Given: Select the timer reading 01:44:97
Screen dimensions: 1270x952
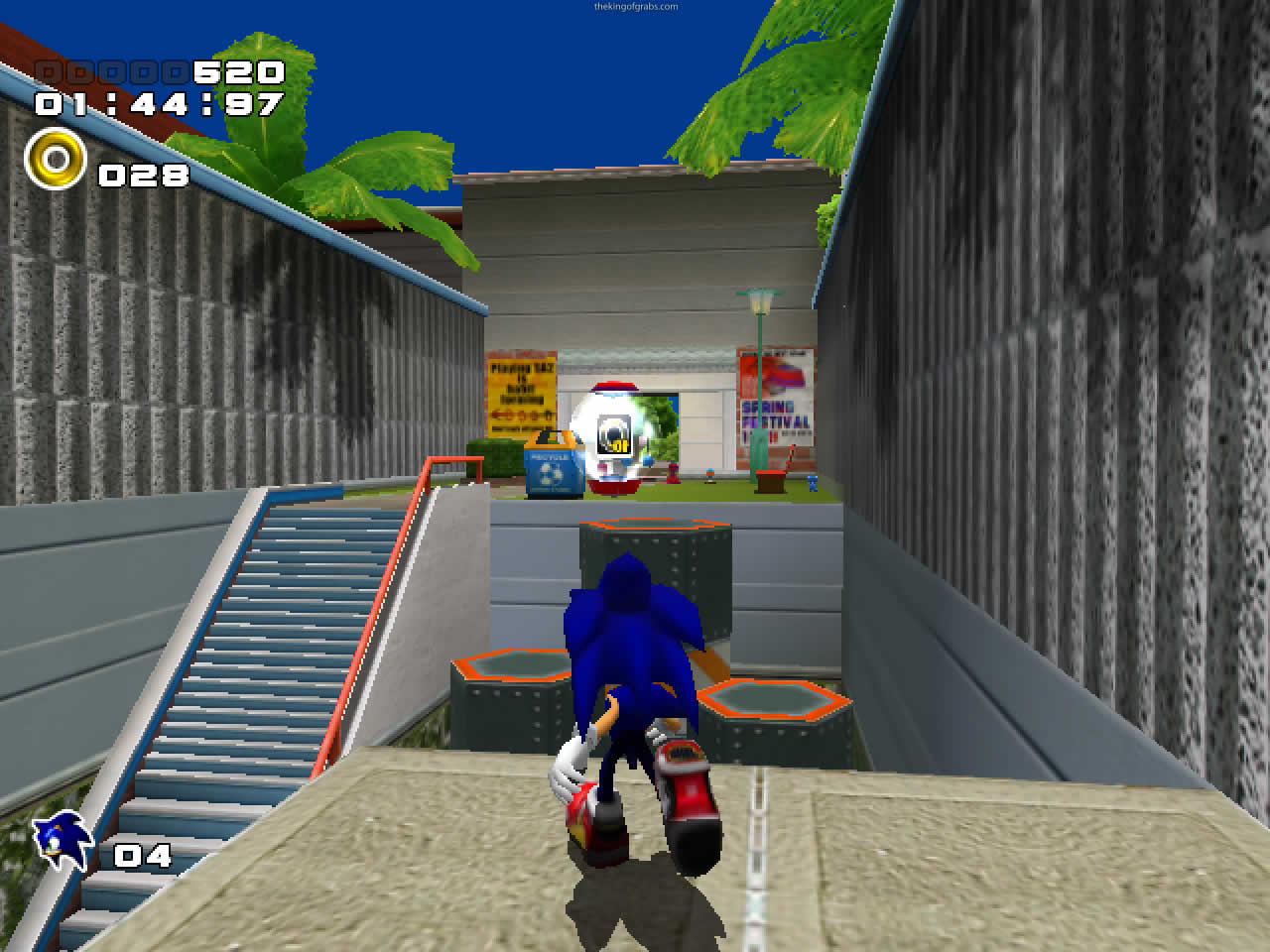Looking at the screenshot, I should point(159,103).
